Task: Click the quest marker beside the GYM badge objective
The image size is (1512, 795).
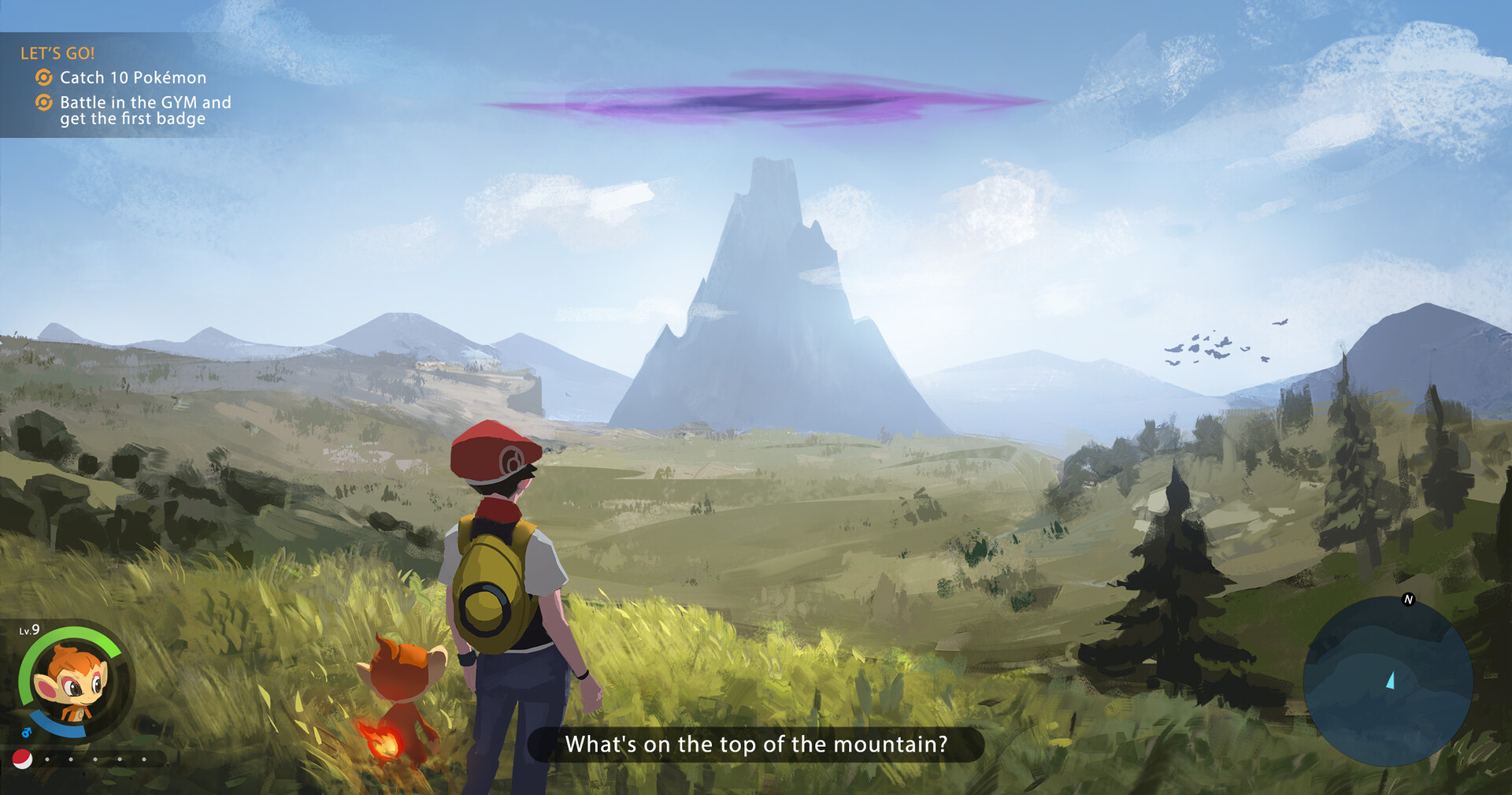Action: pyautogui.click(x=43, y=102)
